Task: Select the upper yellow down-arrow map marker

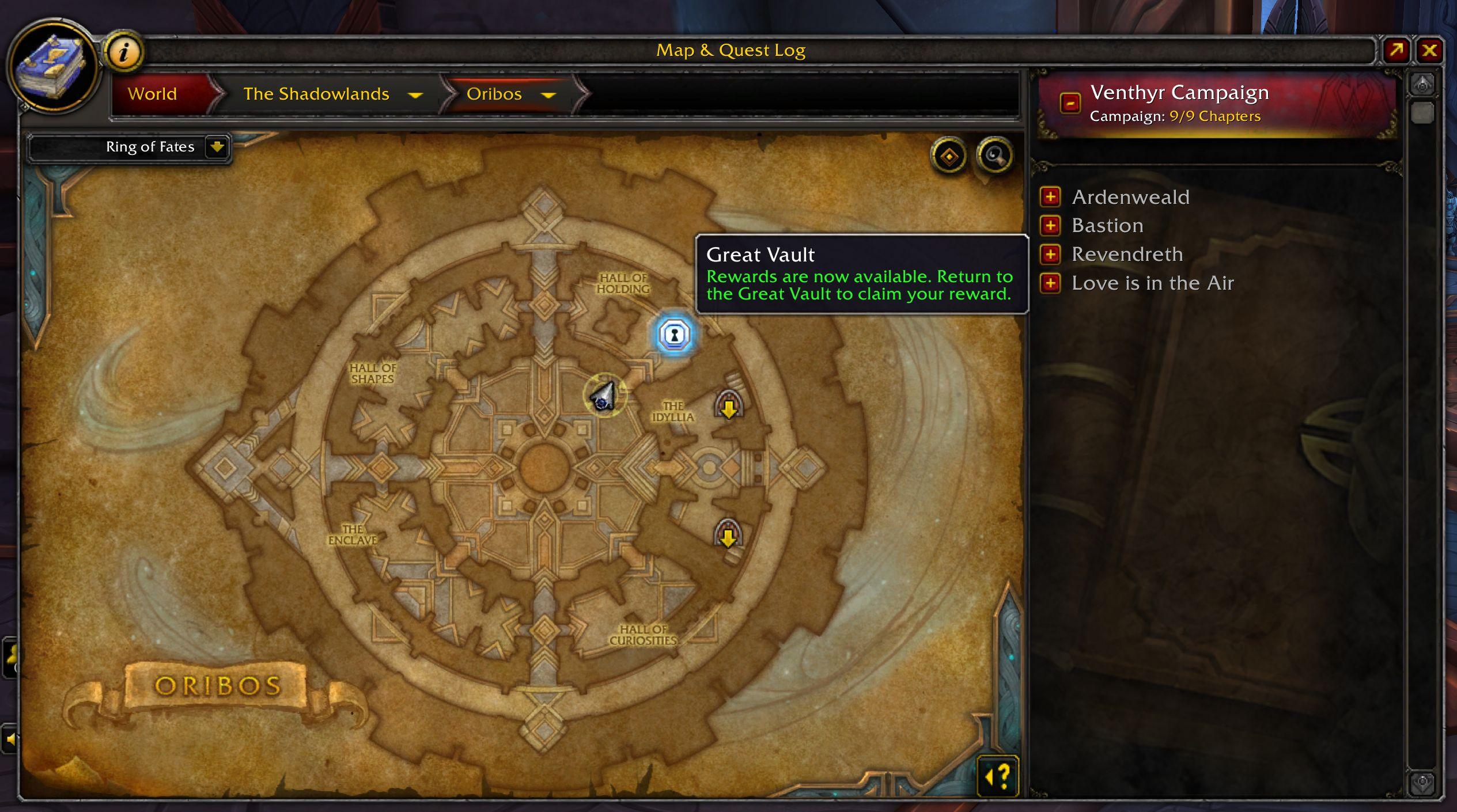Action: (x=729, y=406)
